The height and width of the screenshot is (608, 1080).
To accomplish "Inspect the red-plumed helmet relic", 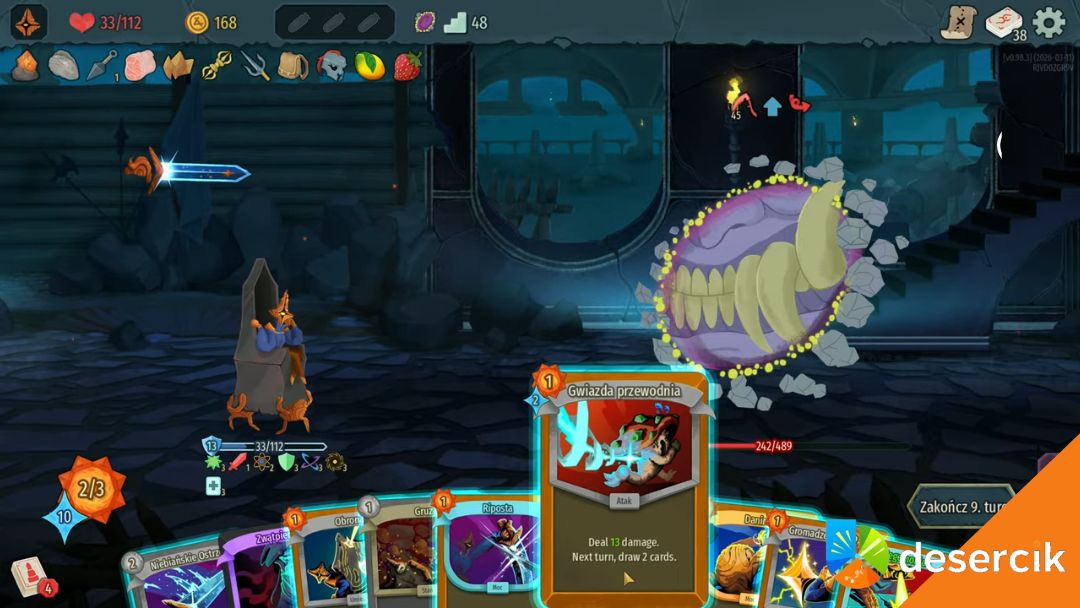I will coord(331,66).
